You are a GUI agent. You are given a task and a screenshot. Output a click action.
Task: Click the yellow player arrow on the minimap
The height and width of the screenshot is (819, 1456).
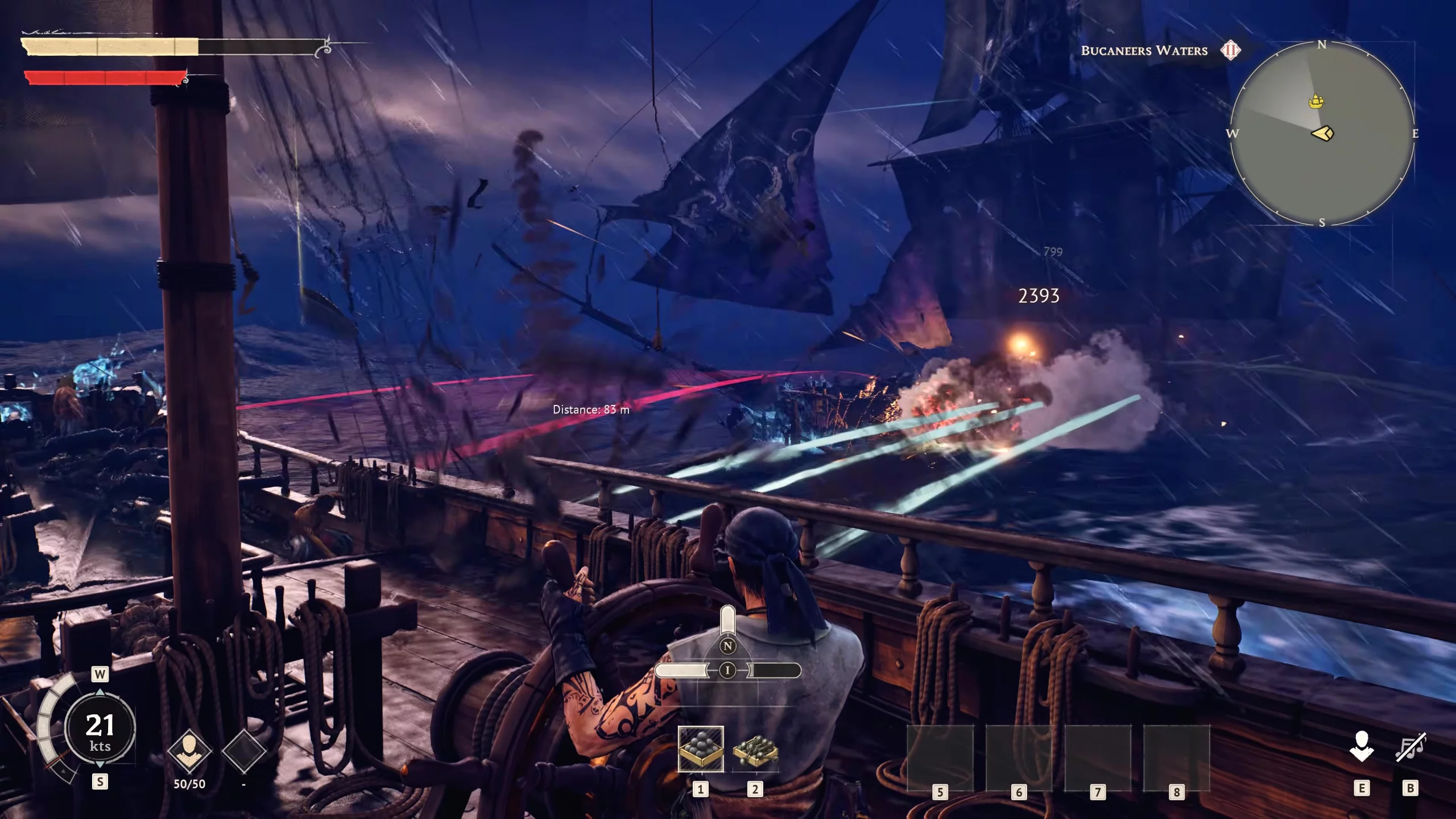[1323, 134]
